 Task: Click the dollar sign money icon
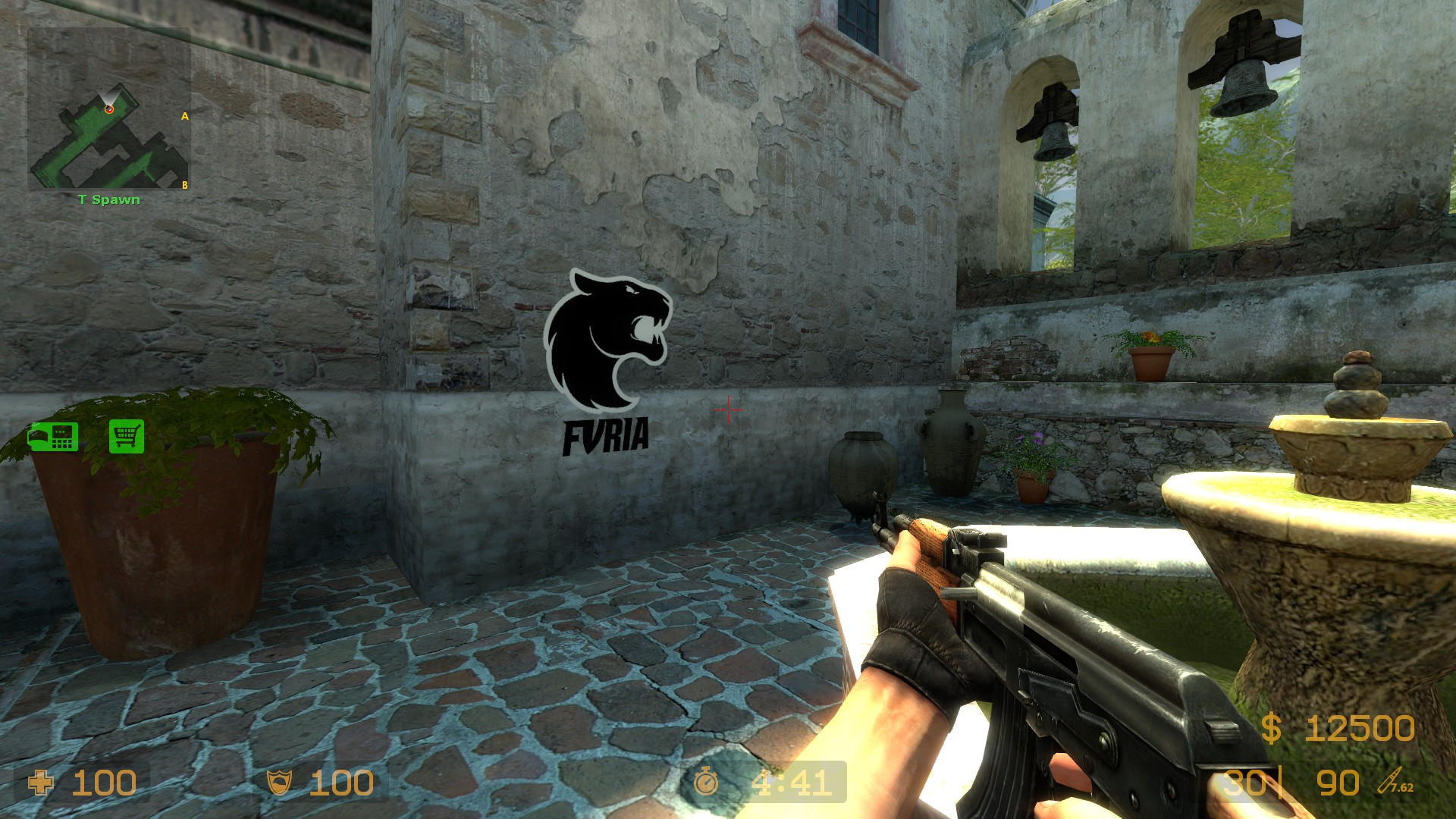(x=1273, y=730)
